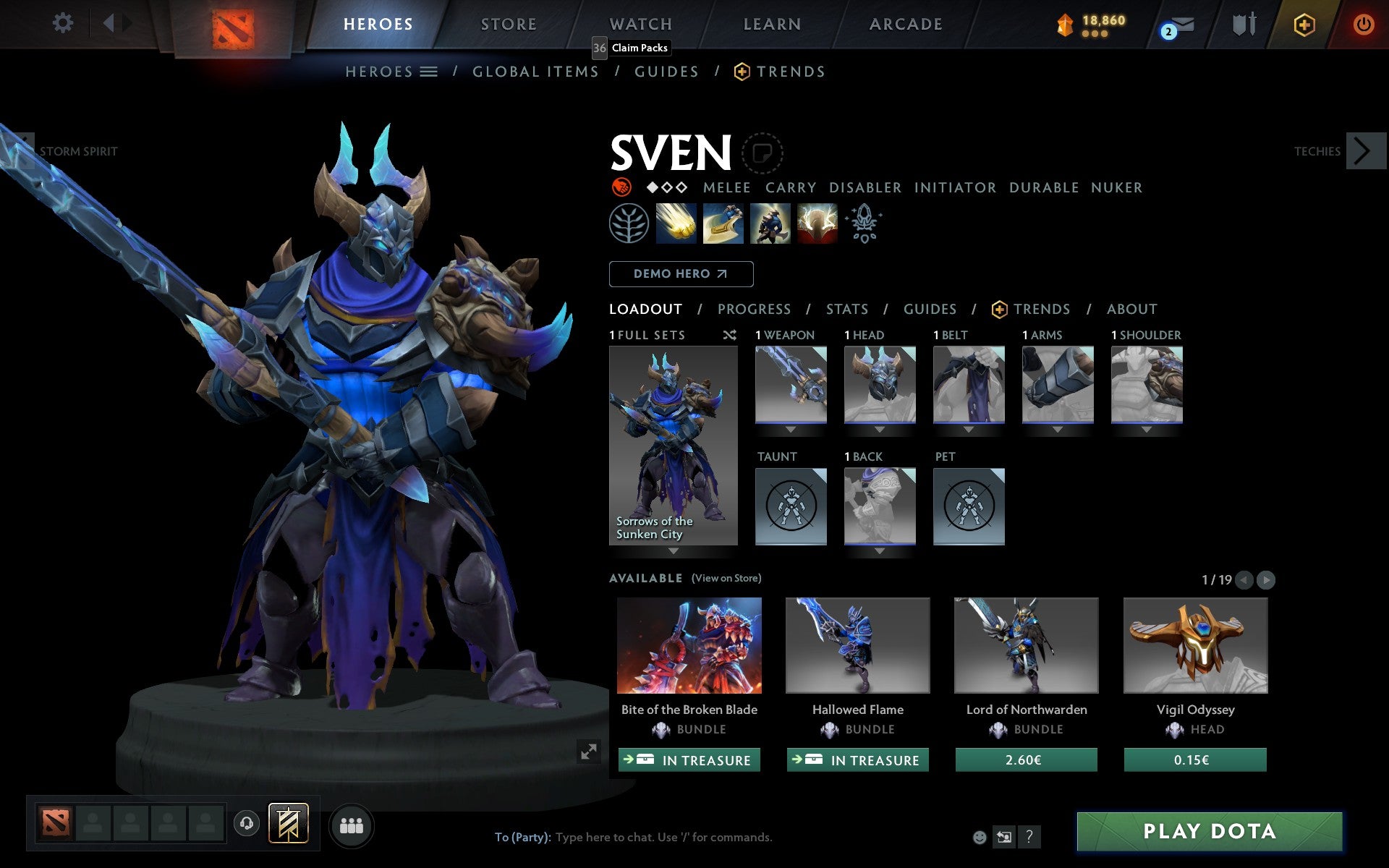Expand the 1 WEAPON slot dropdown arrow
Screen dimensions: 1389x868
tap(791, 428)
